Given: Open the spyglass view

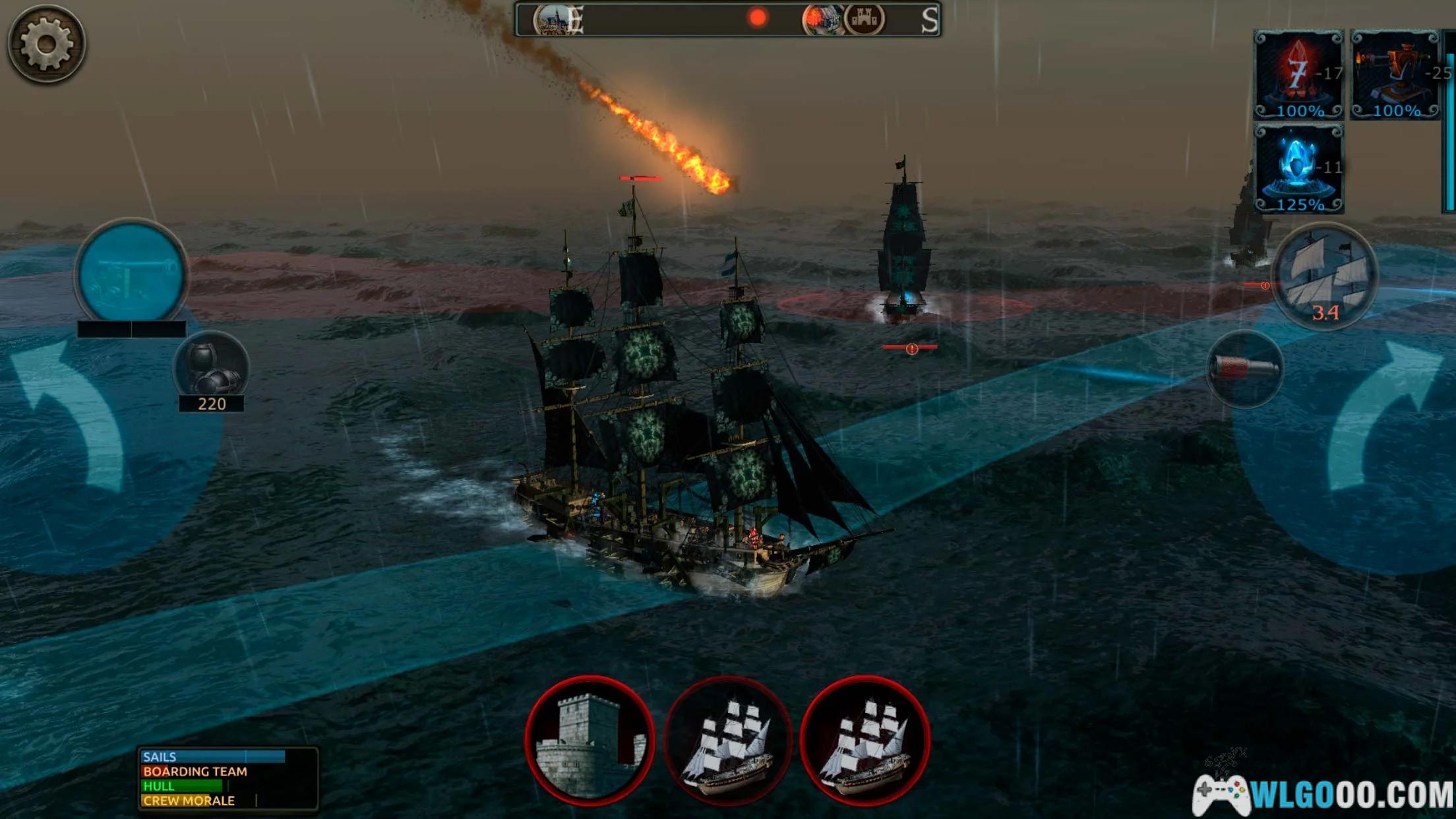Looking at the screenshot, I should pyautogui.click(x=1245, y=369).
